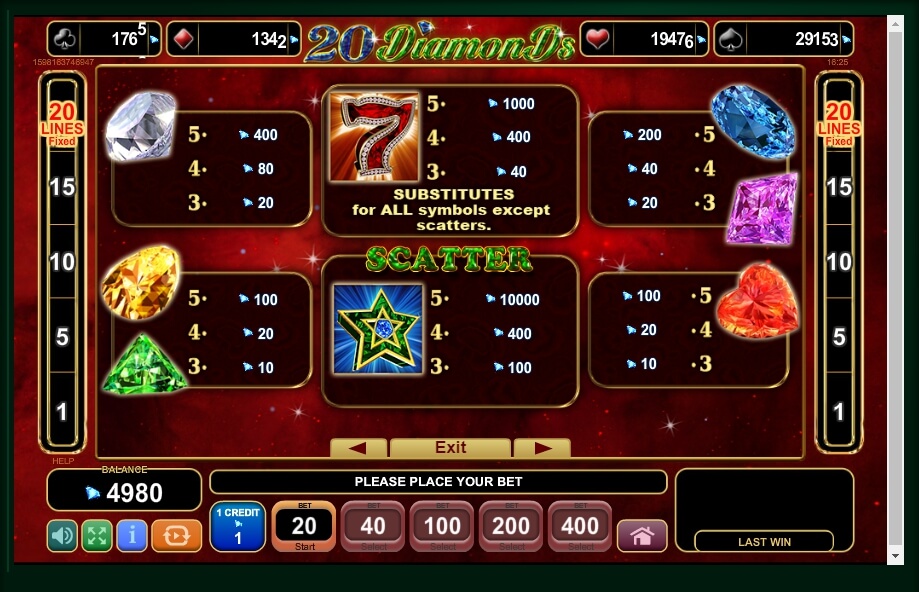Screen dimensions: 919x592
Task: Pick the 400 bet button
Action: 580,526
